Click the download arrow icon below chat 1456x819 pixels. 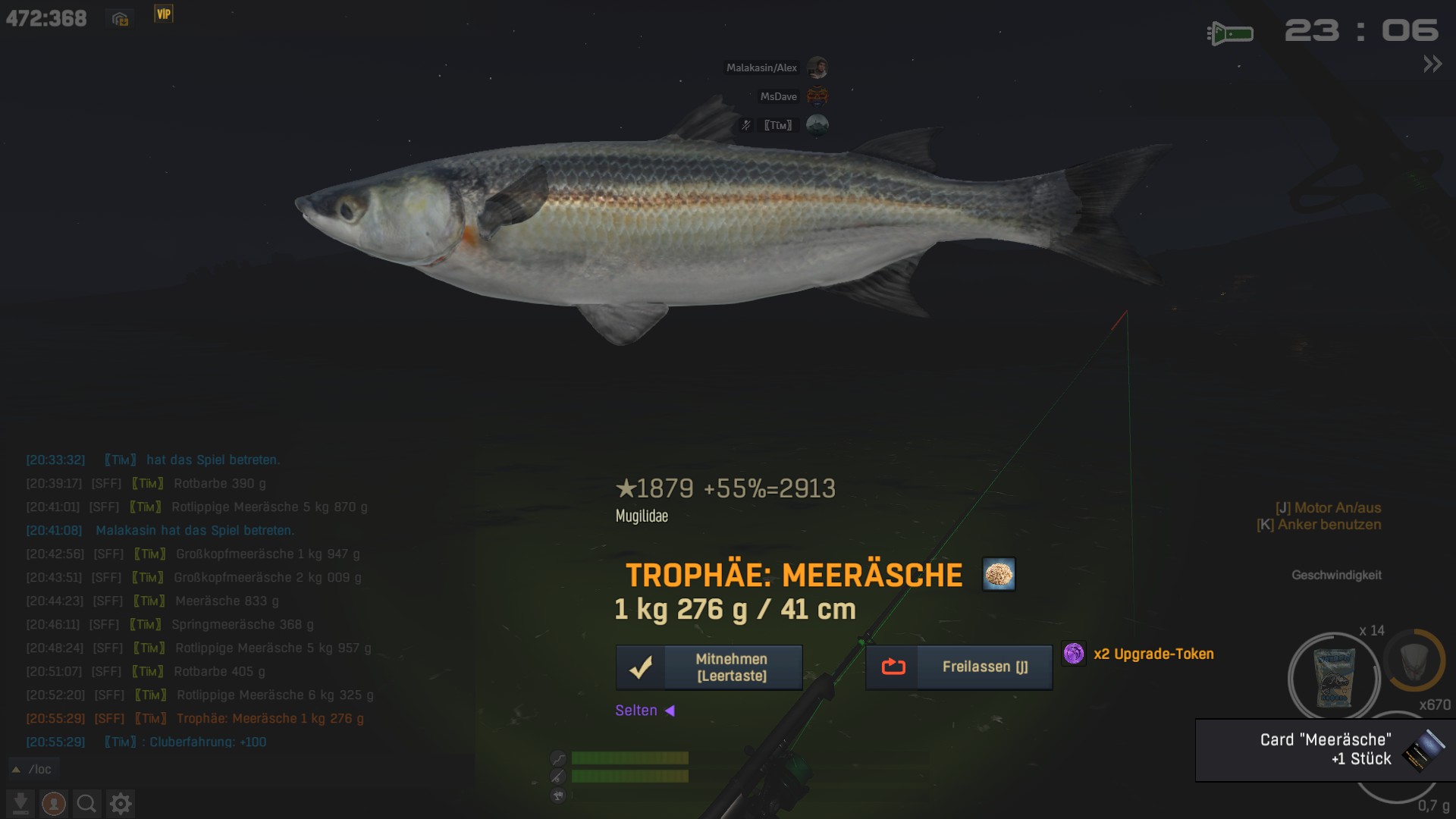pos(20,803)
